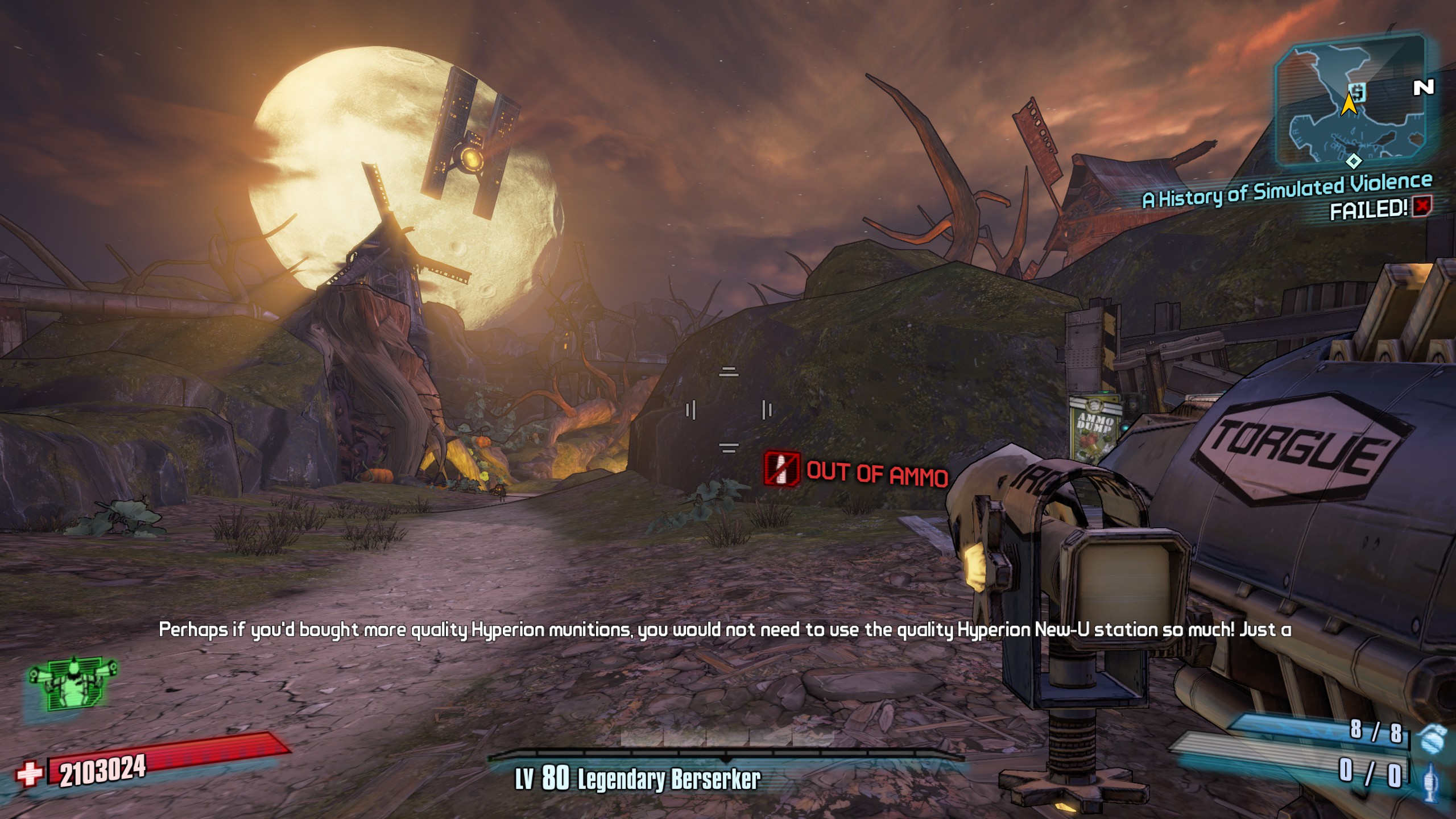Click the diamond waypoint marker below the minimap
The height and width of the screenshot is (819, 1456).
[x=1354, y=162]
